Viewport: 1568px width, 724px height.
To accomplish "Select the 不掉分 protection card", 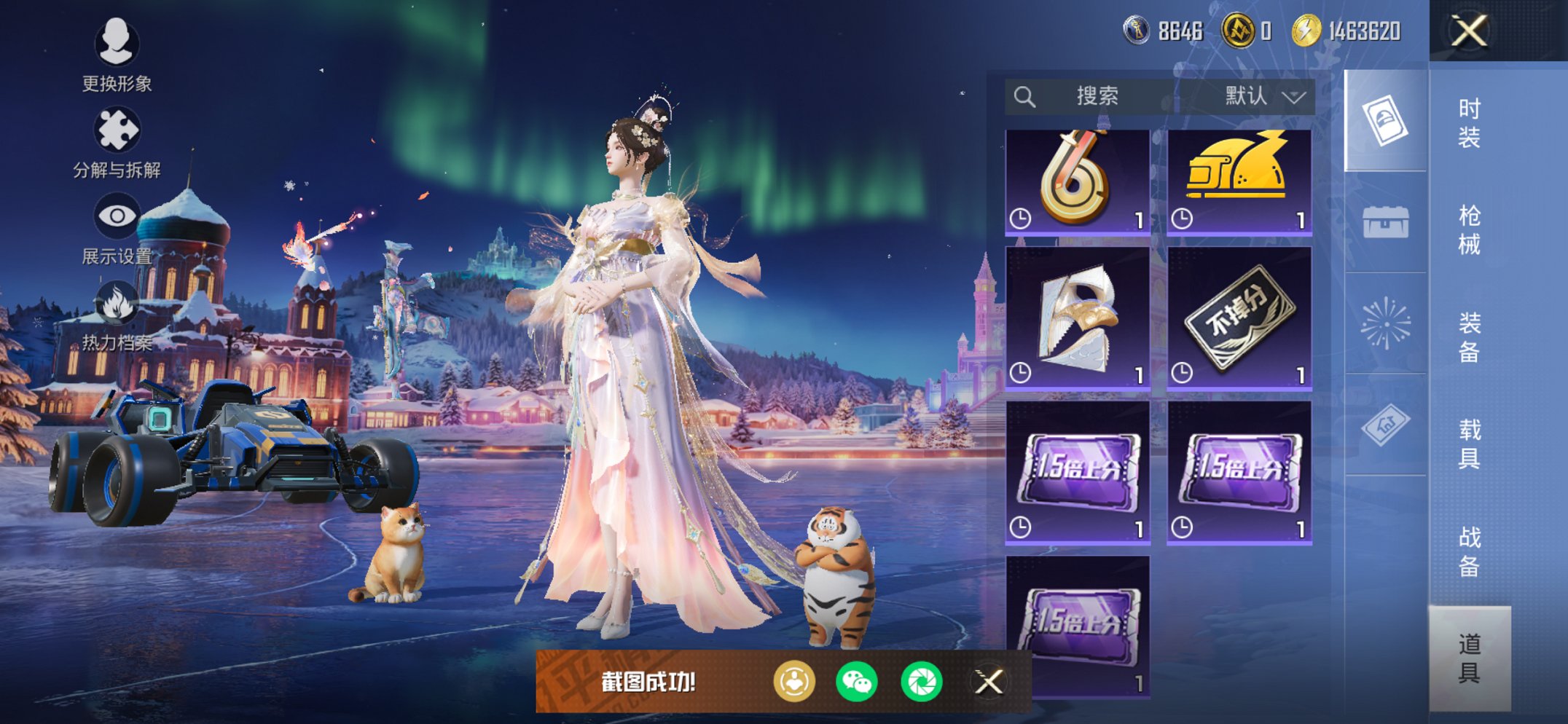I will [1239, 318].
